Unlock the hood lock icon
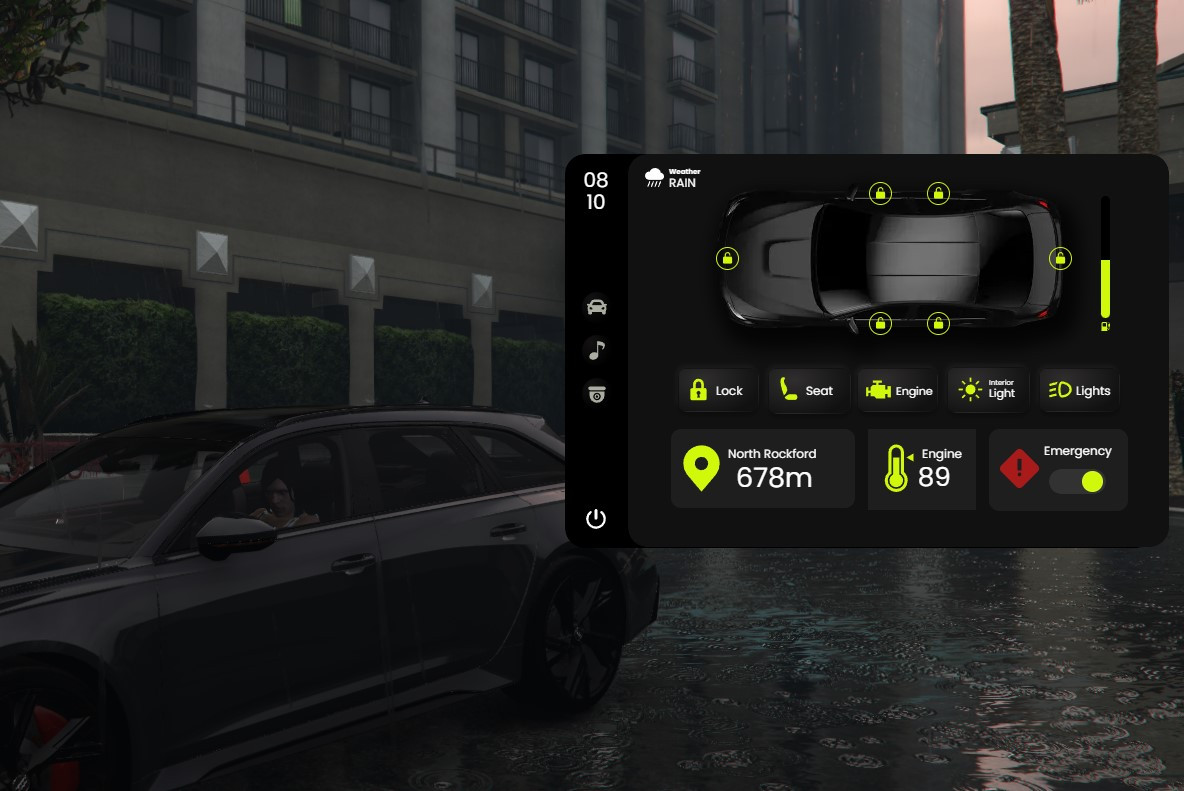The image size is (1184, 791). pos(728,259)
